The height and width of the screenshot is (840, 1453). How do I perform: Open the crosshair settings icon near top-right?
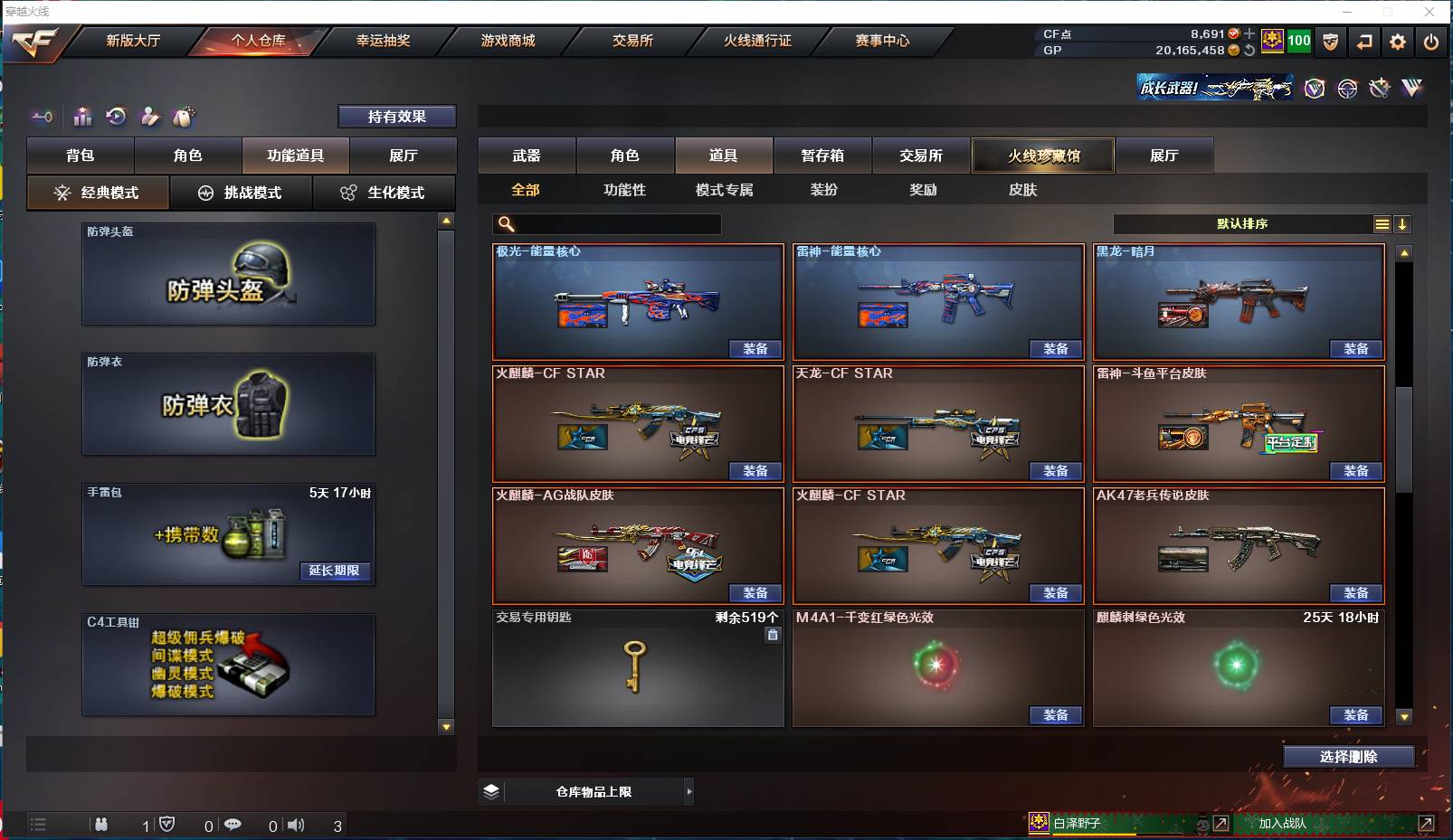1347,89
